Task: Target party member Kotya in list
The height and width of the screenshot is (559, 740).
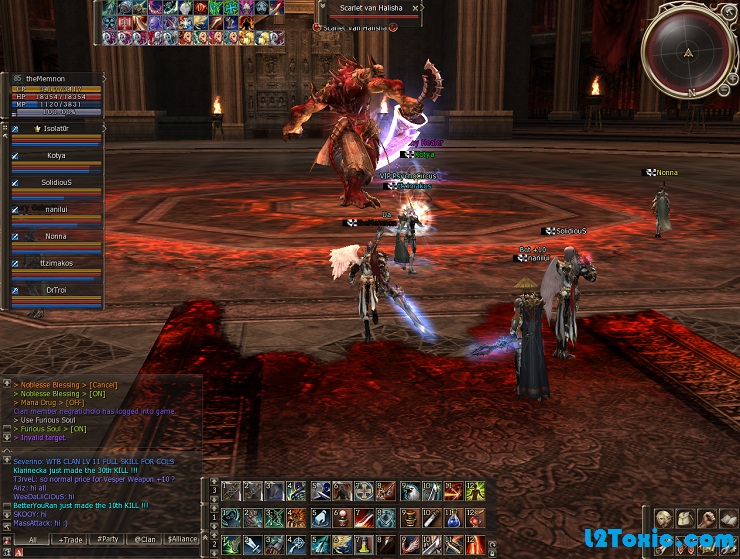Action: [55, 156]
